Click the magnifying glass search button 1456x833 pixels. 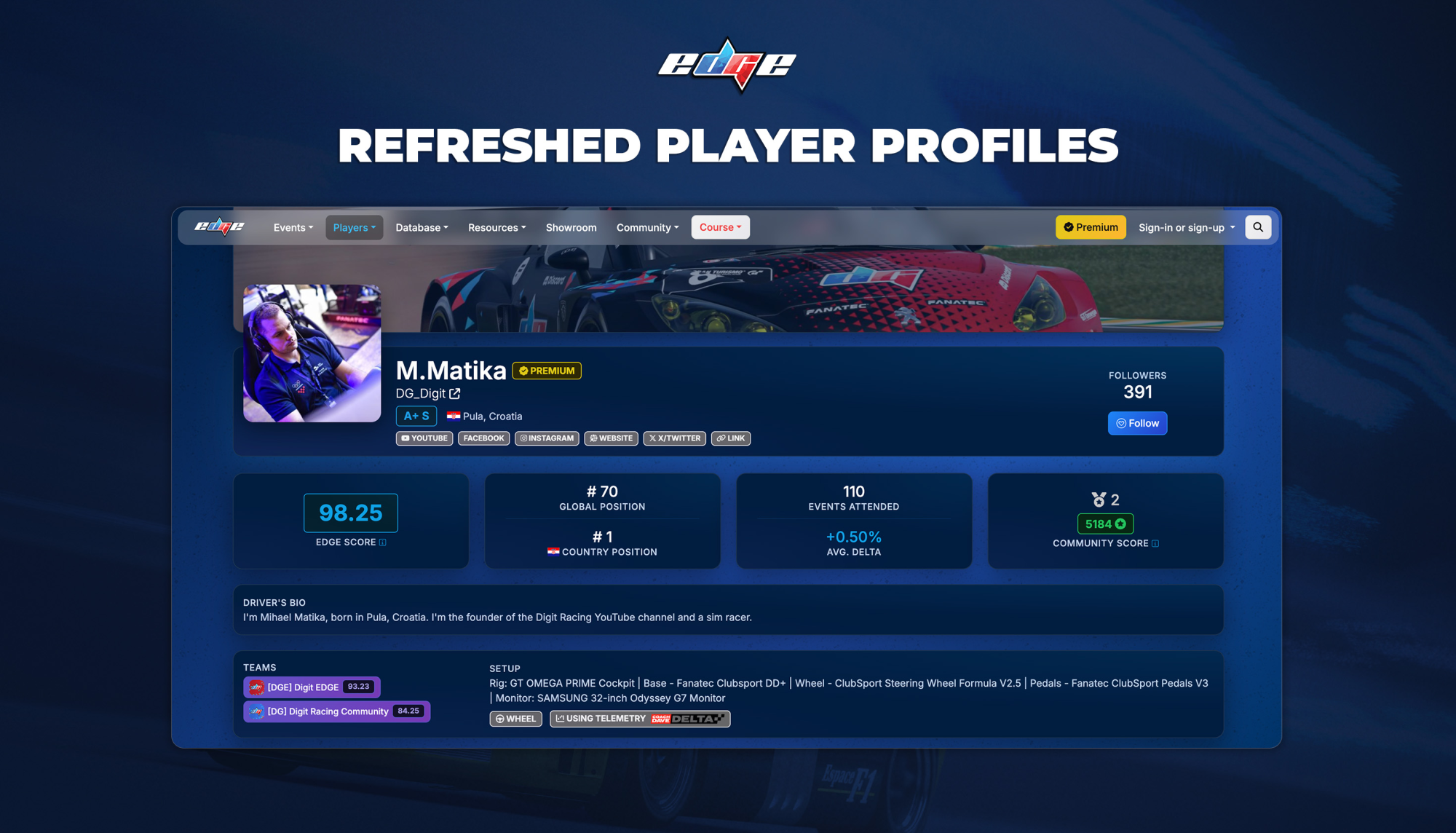coord(1257,227)
